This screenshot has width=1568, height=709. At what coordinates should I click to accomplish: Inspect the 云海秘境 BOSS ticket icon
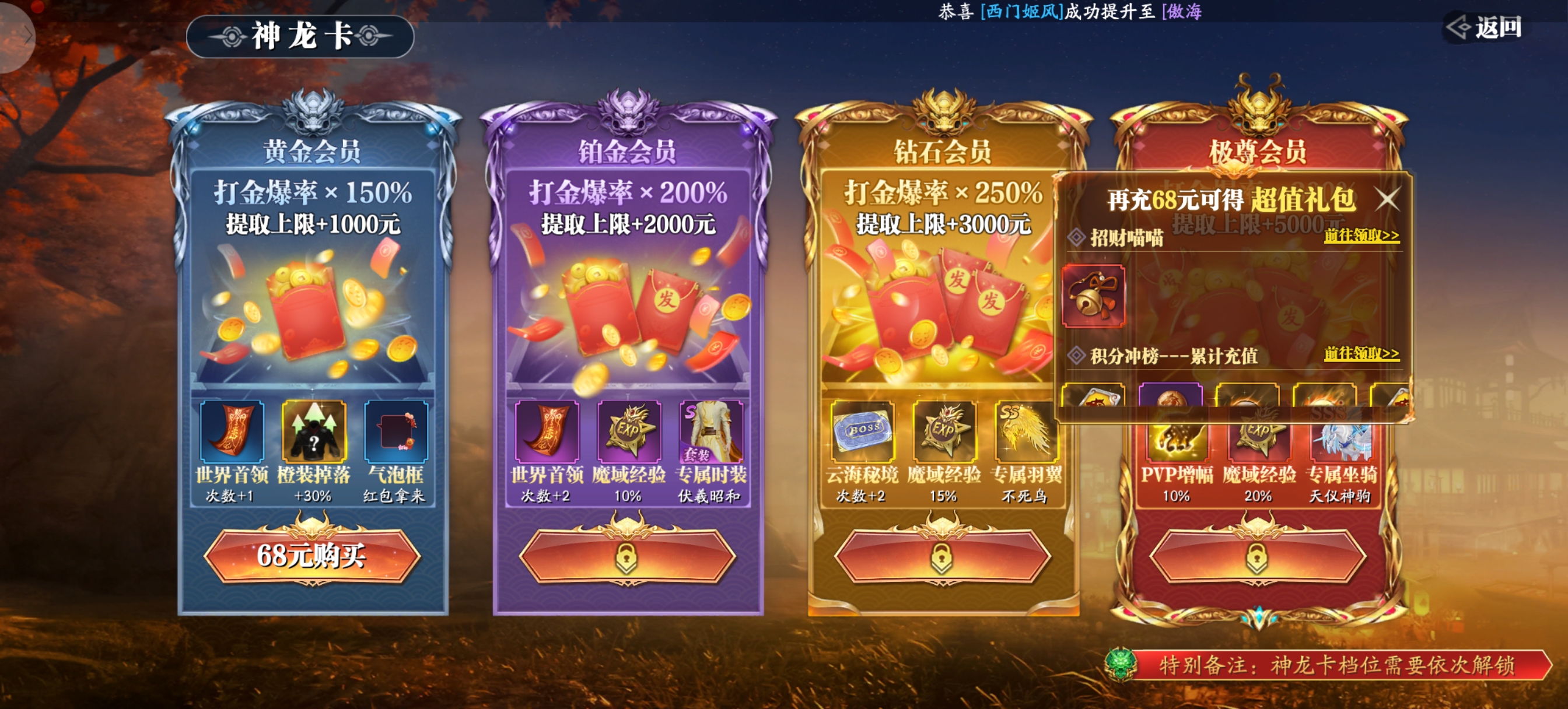(862, 431)
